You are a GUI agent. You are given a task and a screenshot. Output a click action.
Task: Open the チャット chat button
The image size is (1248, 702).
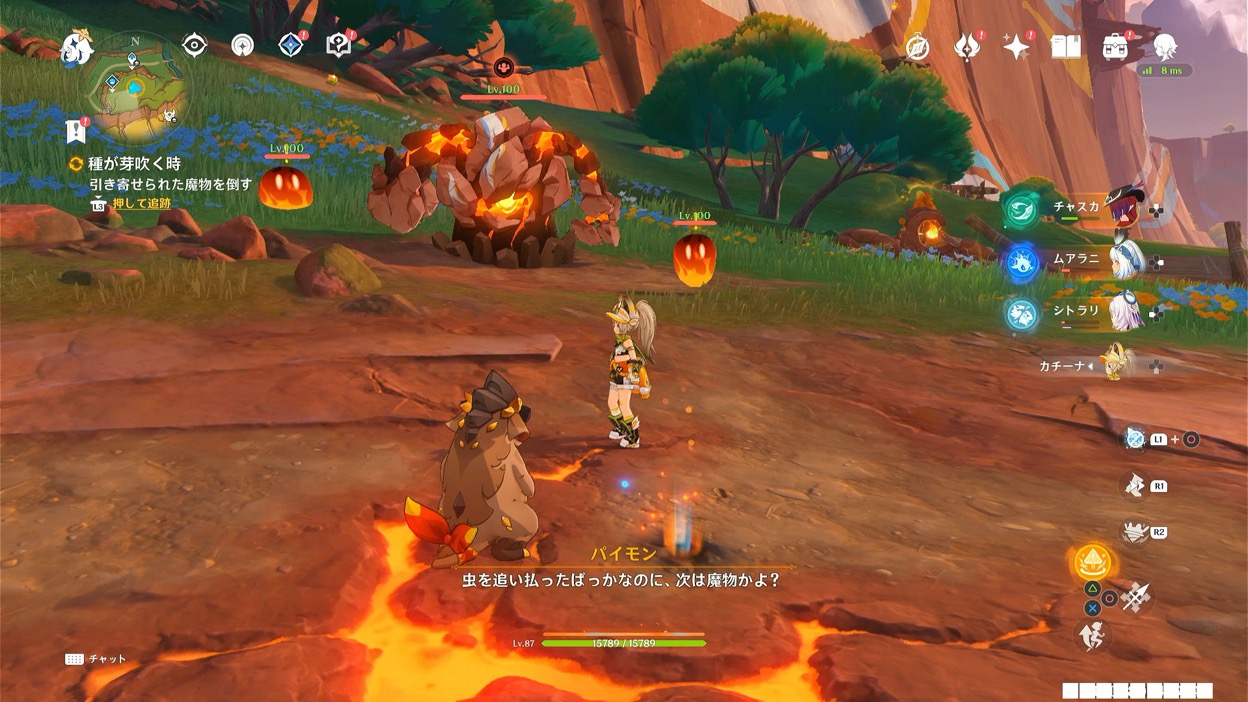(x=97, y=659)
